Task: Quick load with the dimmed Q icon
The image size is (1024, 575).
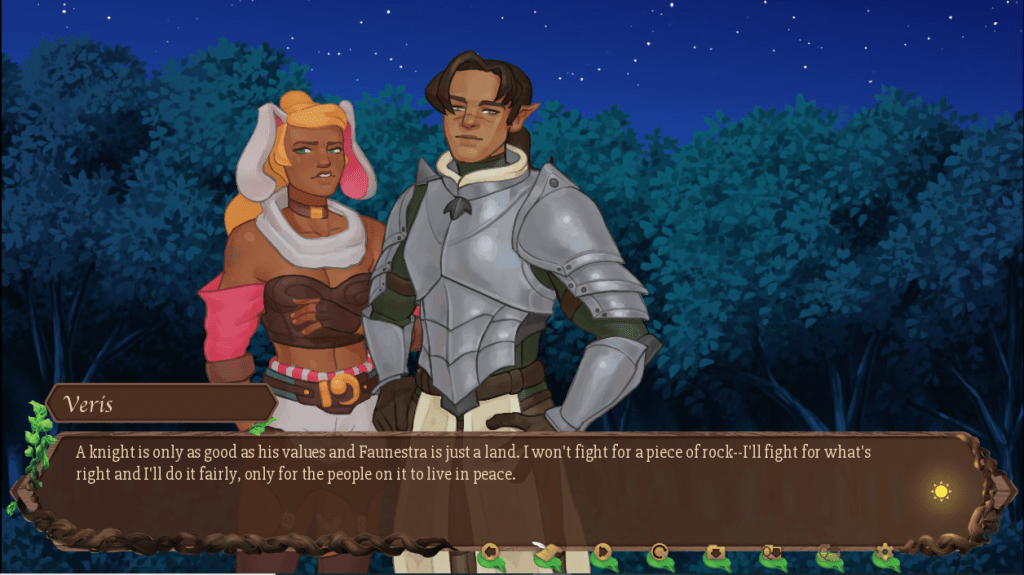Action: click(x=827, y=551)
